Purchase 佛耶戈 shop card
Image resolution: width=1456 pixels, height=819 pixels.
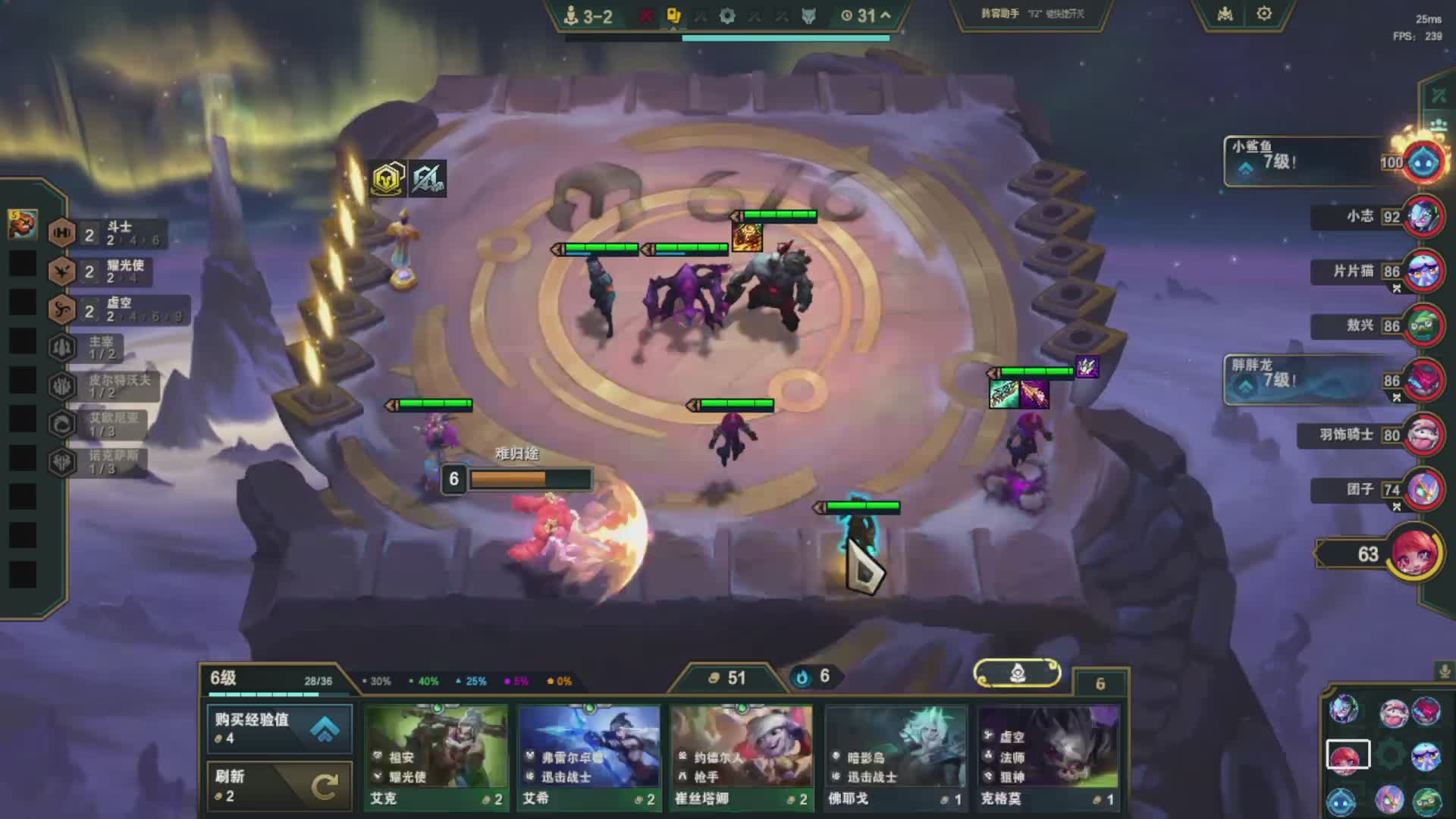coord(895,757)
